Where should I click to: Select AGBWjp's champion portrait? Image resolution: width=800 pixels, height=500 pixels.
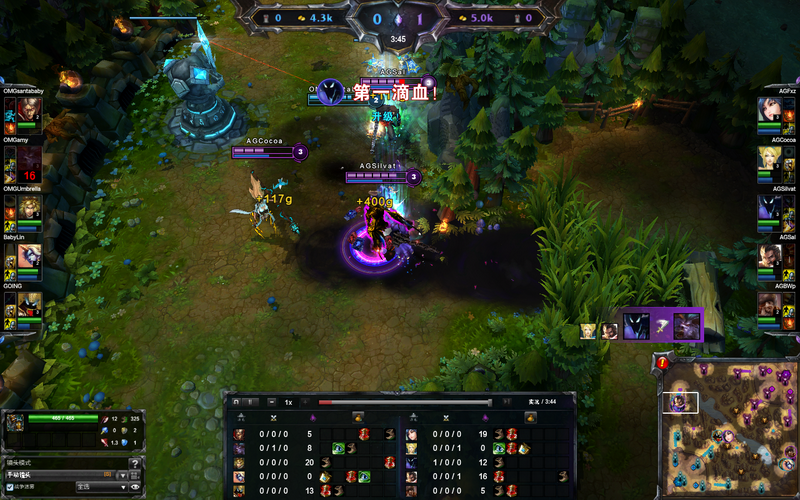click(x=769, y=305)
